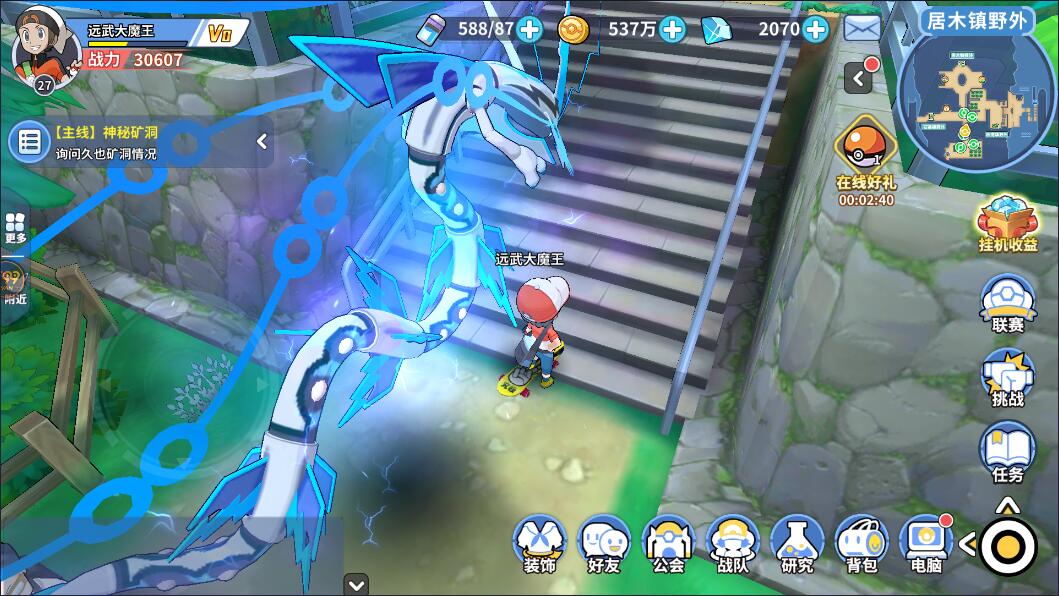Open the mail envelope
Viewport: 1059px width, 596px height.
(x=862, y=29)
